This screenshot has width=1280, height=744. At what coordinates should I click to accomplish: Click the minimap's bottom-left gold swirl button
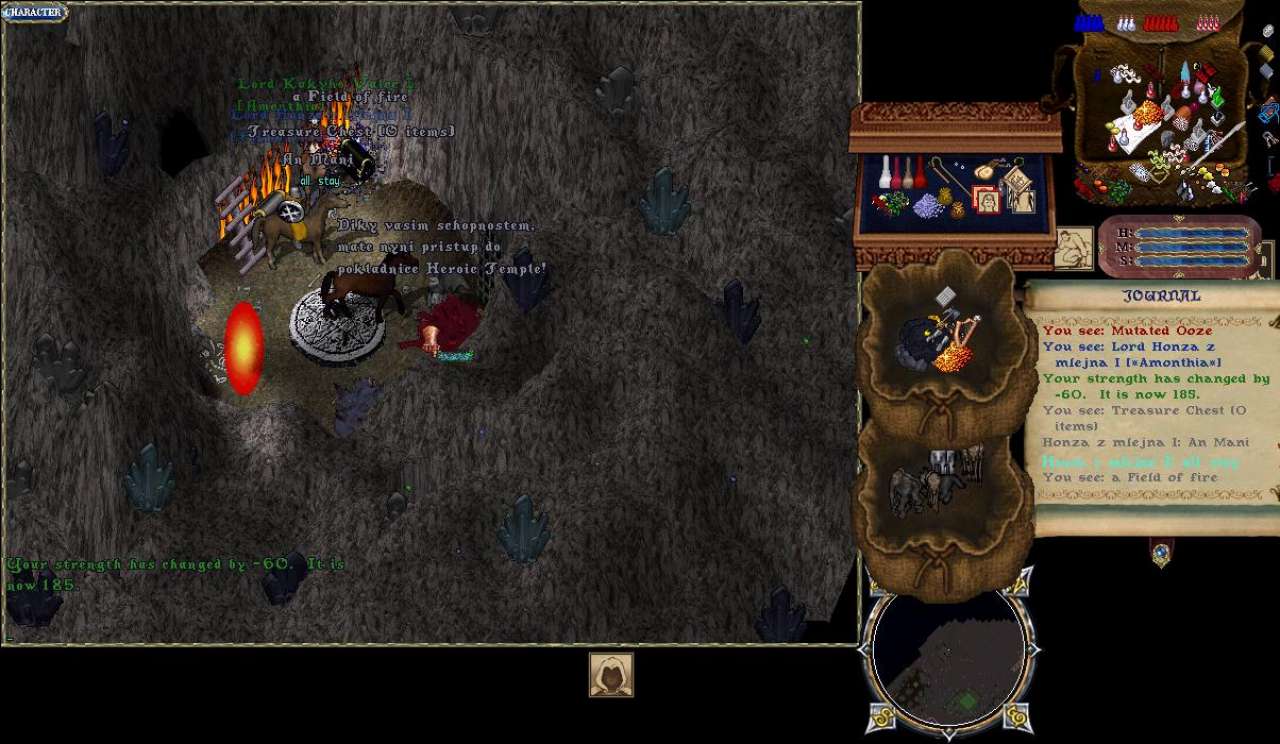882,716
